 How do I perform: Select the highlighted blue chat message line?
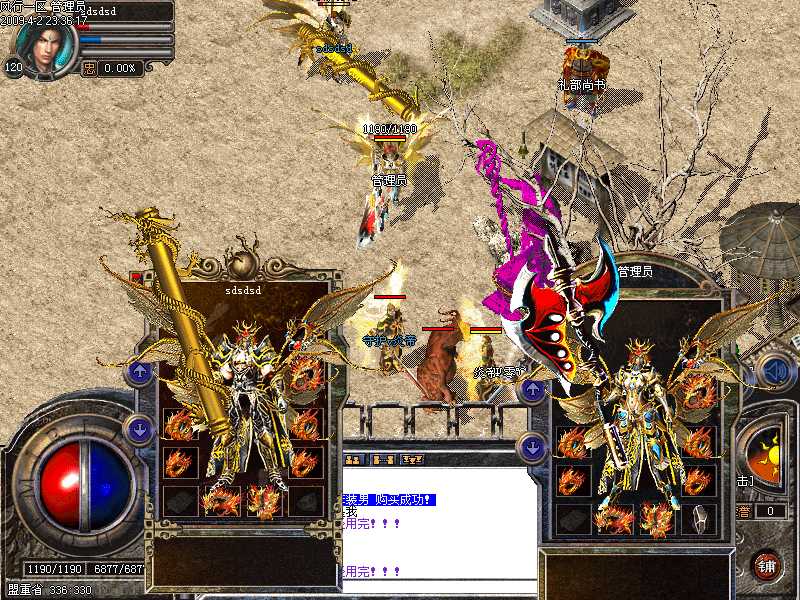390,499
